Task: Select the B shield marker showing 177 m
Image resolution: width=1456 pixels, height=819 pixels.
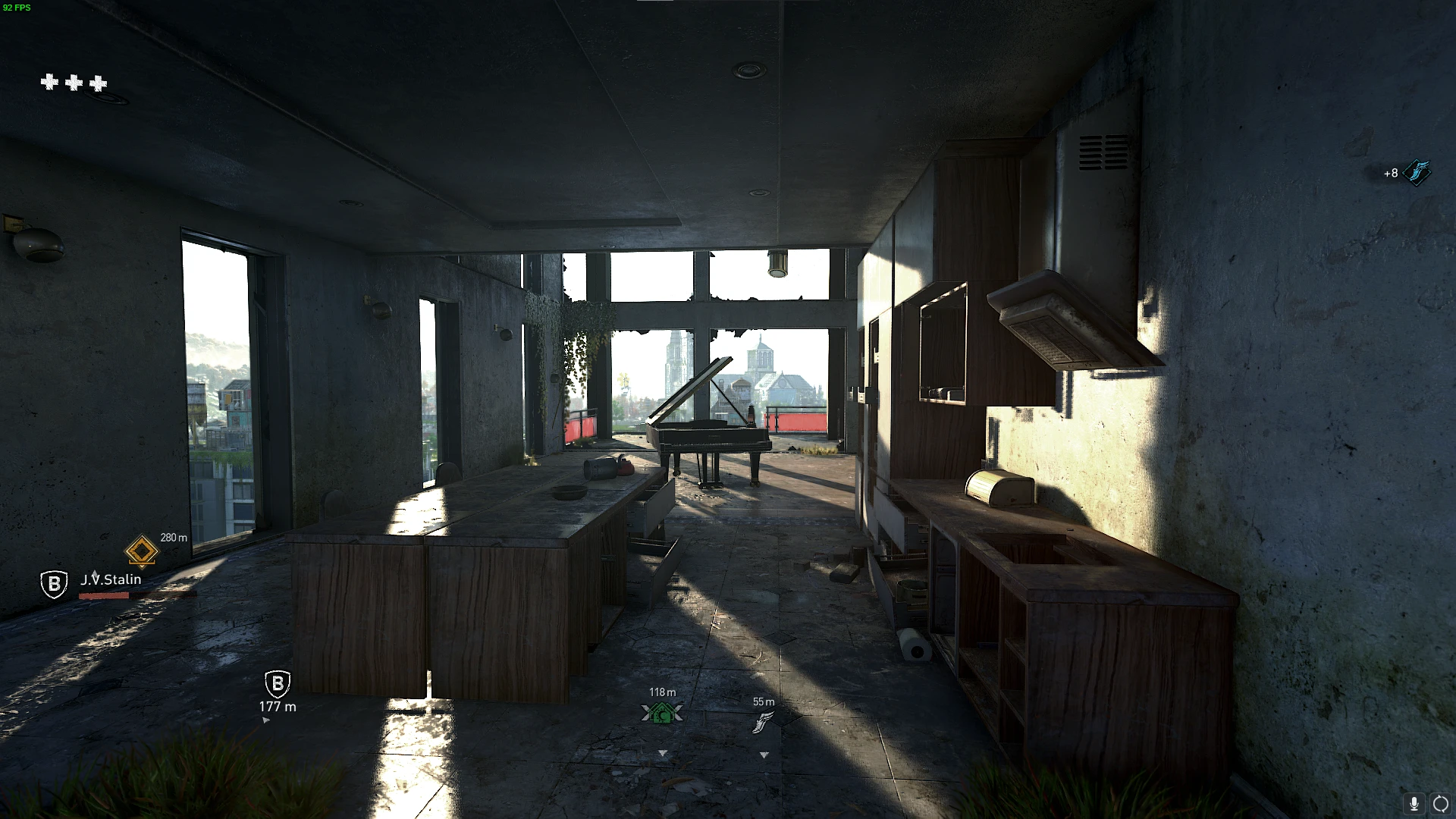Action: (x=278, y=685)
